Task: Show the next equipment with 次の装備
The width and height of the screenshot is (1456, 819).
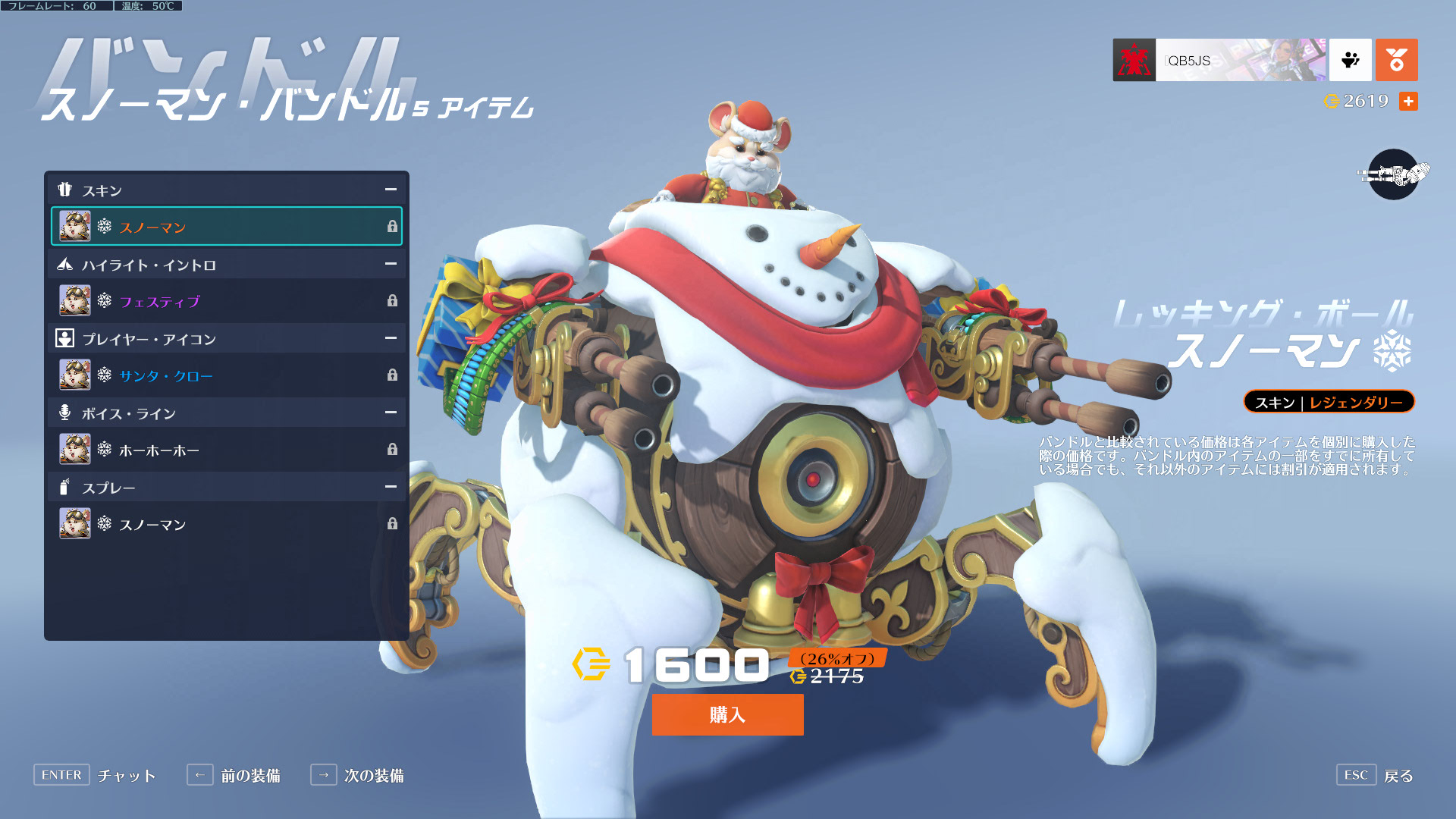Action: point(357,775)
